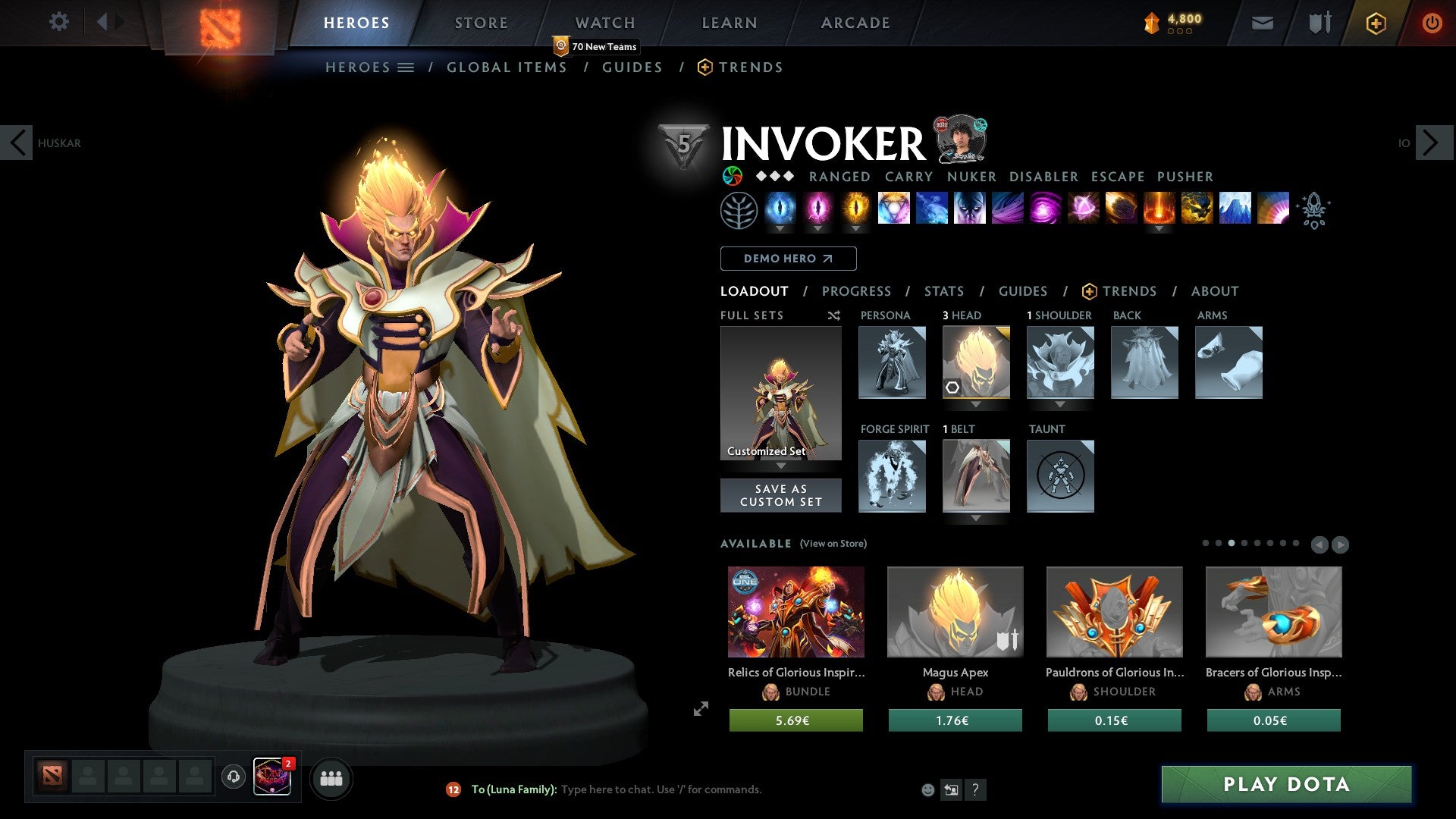Click the View on Store link
This screenshot has width=1456, height=819.
(x=832, y=544)
